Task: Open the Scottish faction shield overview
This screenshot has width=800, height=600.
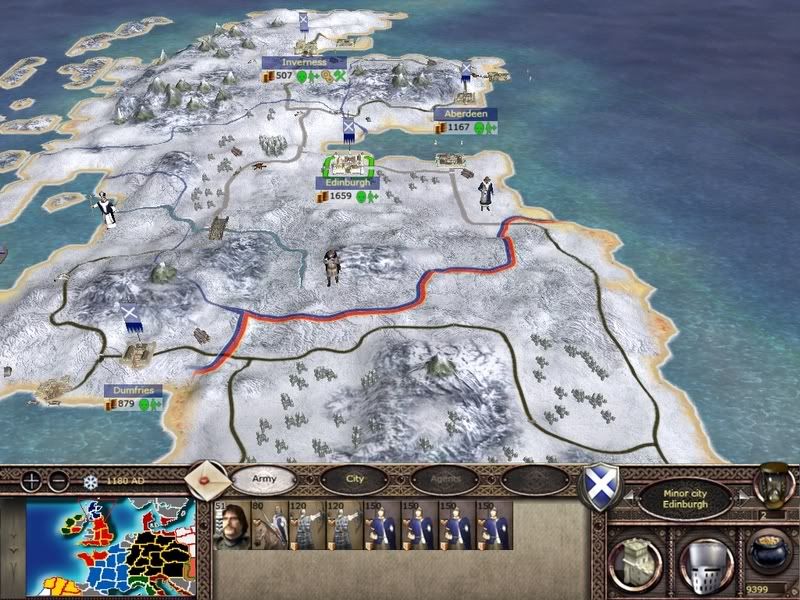Action: pos(598,490)
